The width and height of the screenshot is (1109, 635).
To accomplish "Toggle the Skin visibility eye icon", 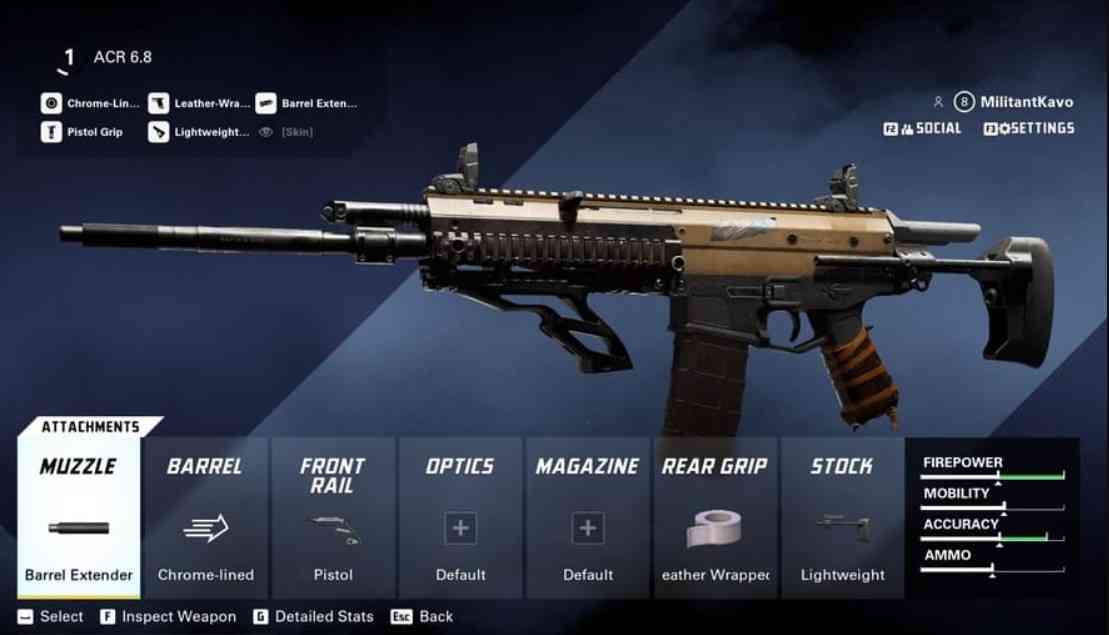I will [266, 132].
